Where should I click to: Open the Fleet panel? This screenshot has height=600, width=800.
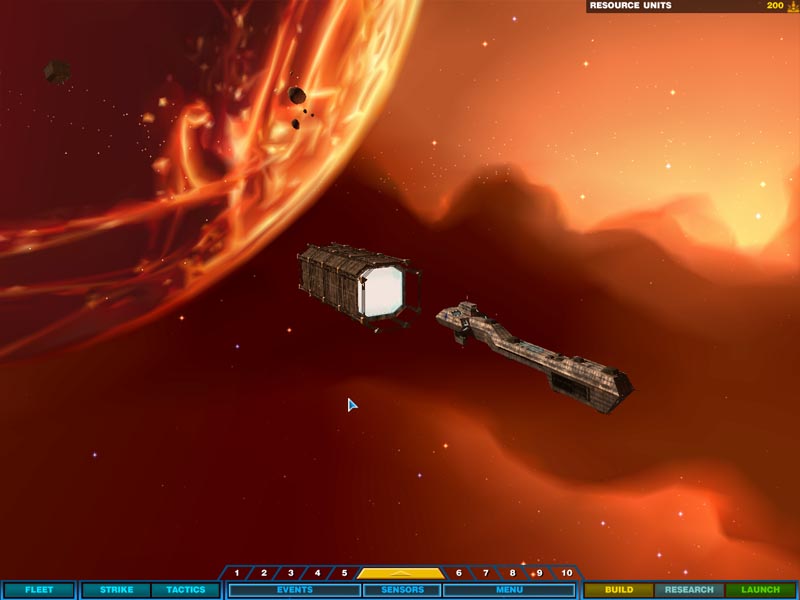pos(39,590)
